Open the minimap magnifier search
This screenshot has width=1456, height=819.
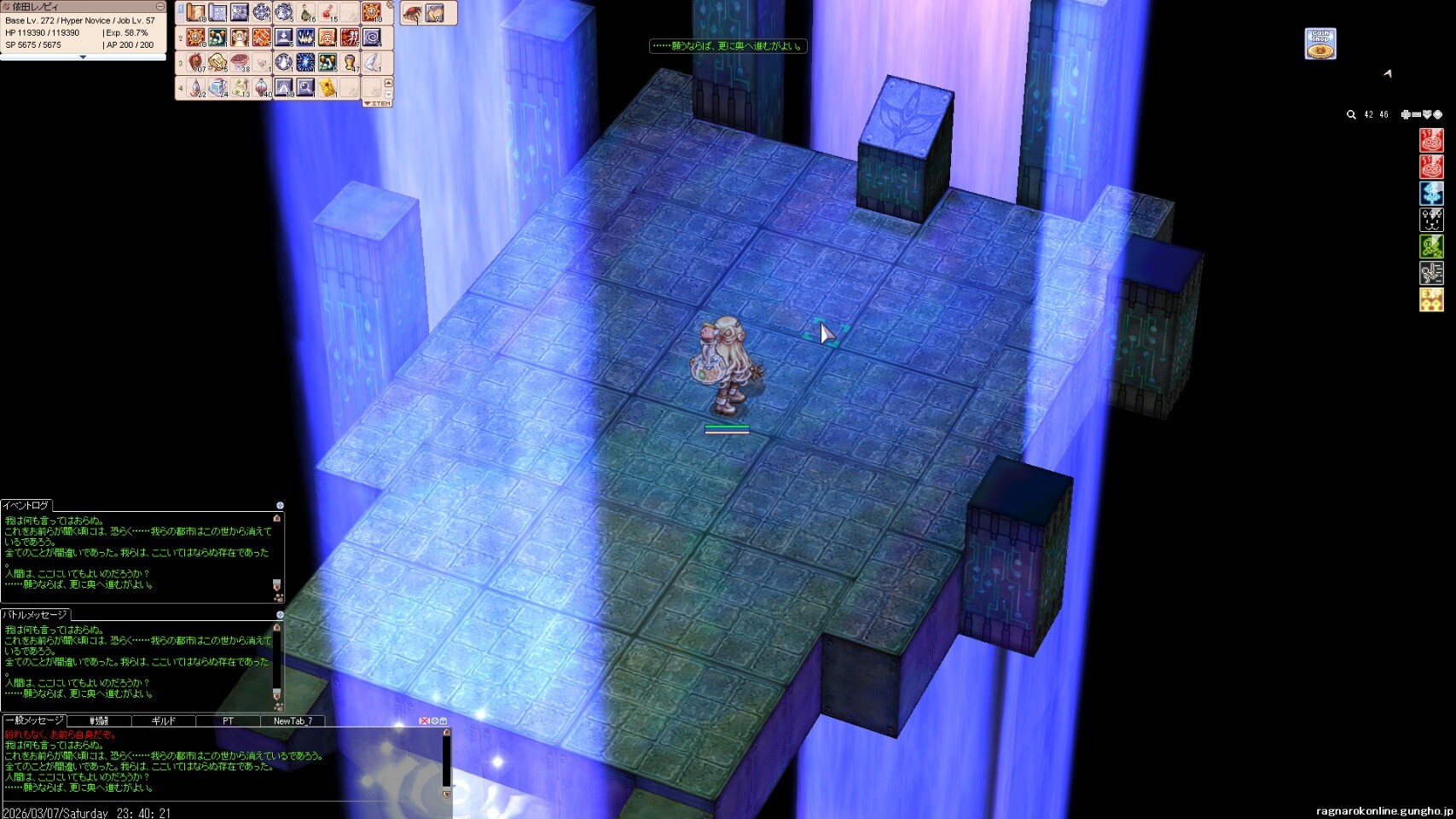(1351, 114)
